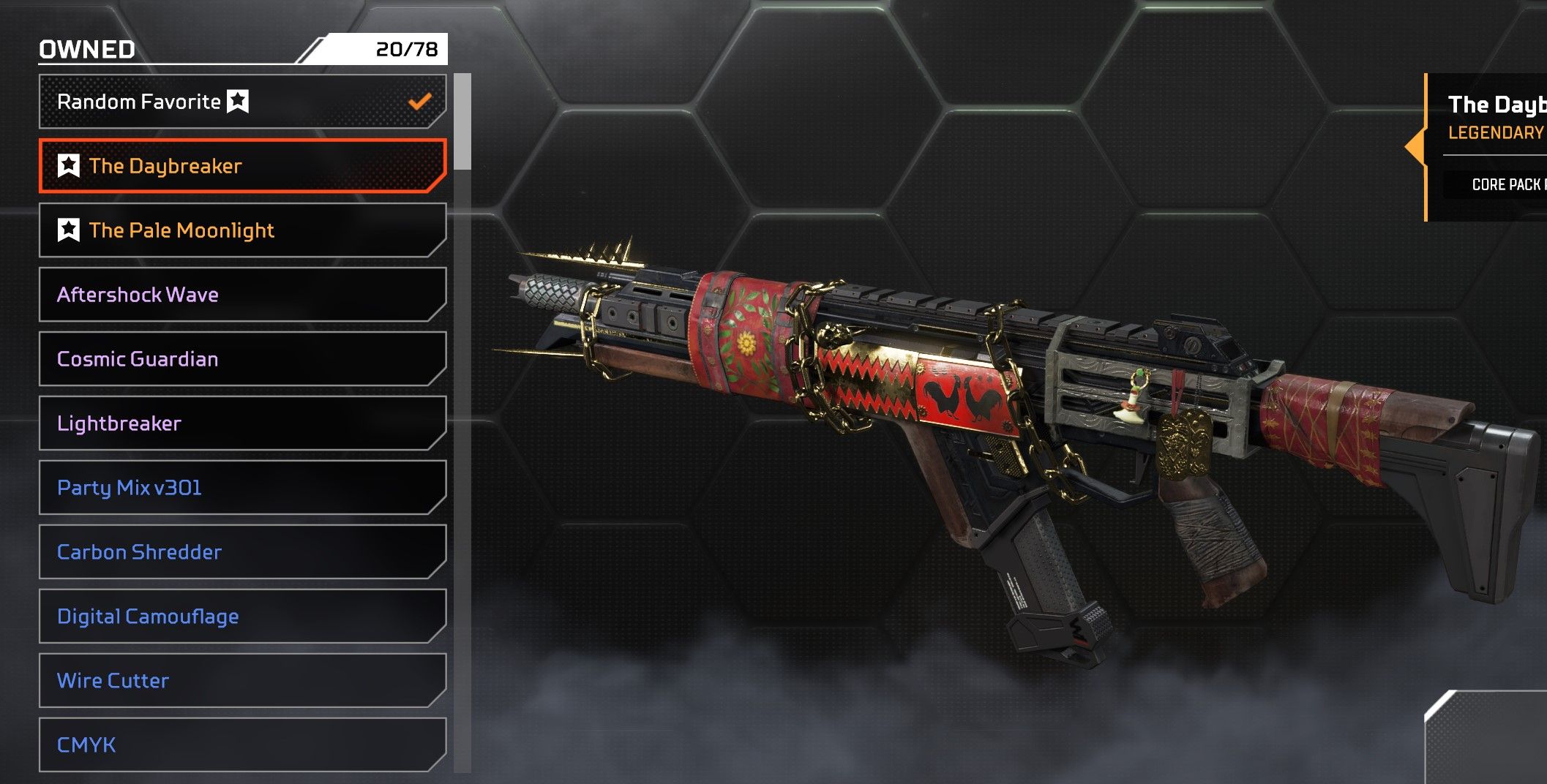Toggle favorite star on The Pale Moonlight
Screen dimensions: 1547x784
69,230
